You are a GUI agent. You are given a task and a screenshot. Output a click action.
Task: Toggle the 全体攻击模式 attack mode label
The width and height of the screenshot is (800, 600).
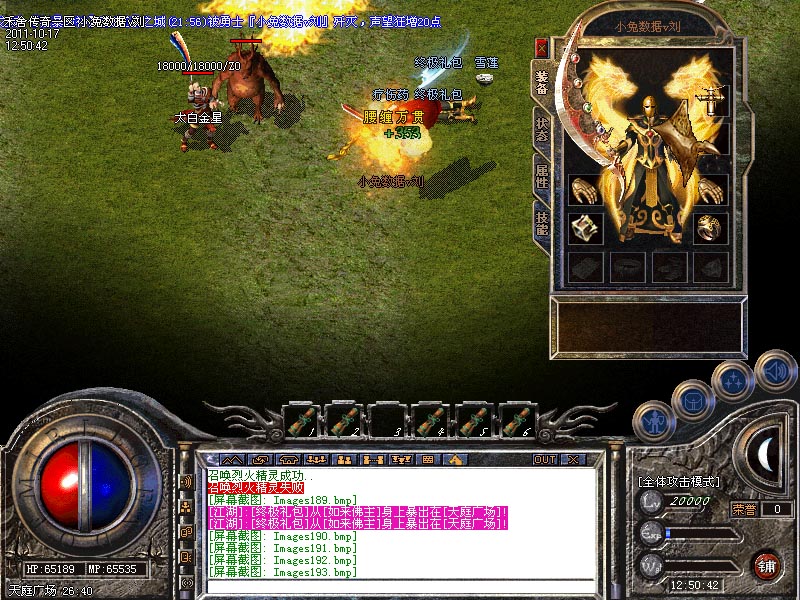pos(680,481)
